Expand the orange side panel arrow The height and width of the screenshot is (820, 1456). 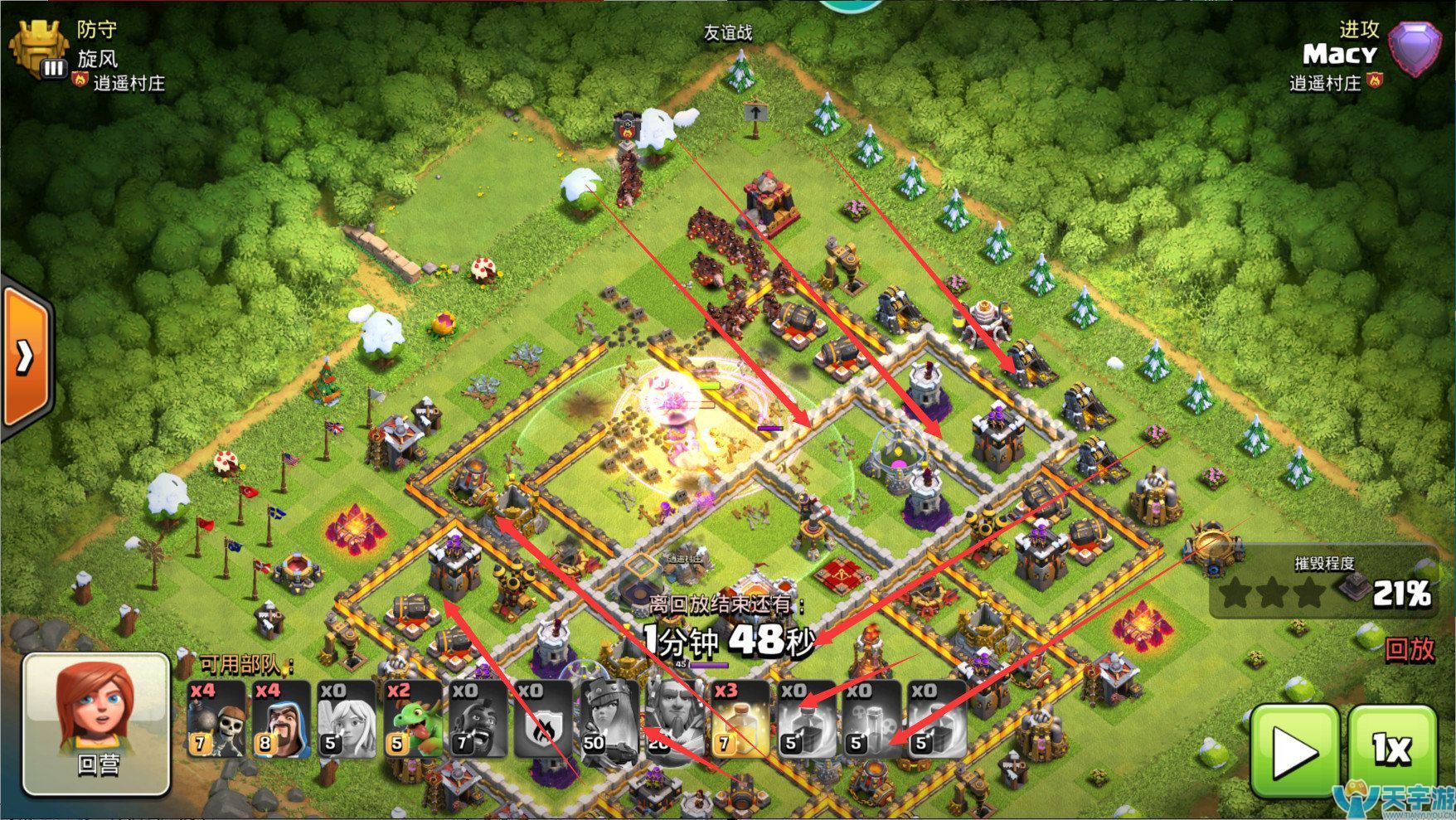(25, 357)
